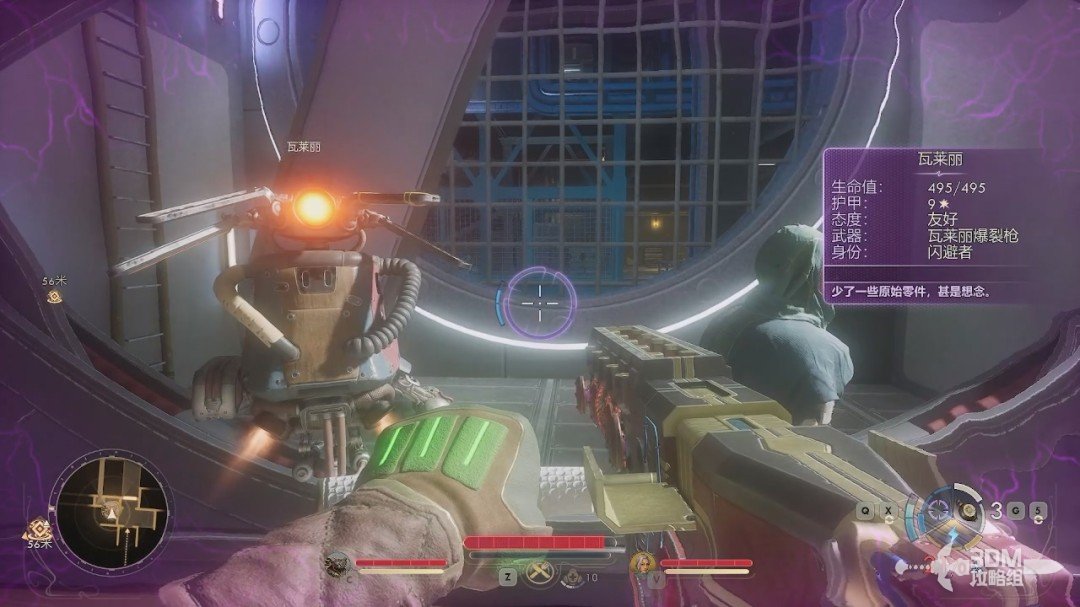Use the crossed-tools repair icon
Image resolution: width=1080 pixels, height=607 pixels.
[534, 575]
